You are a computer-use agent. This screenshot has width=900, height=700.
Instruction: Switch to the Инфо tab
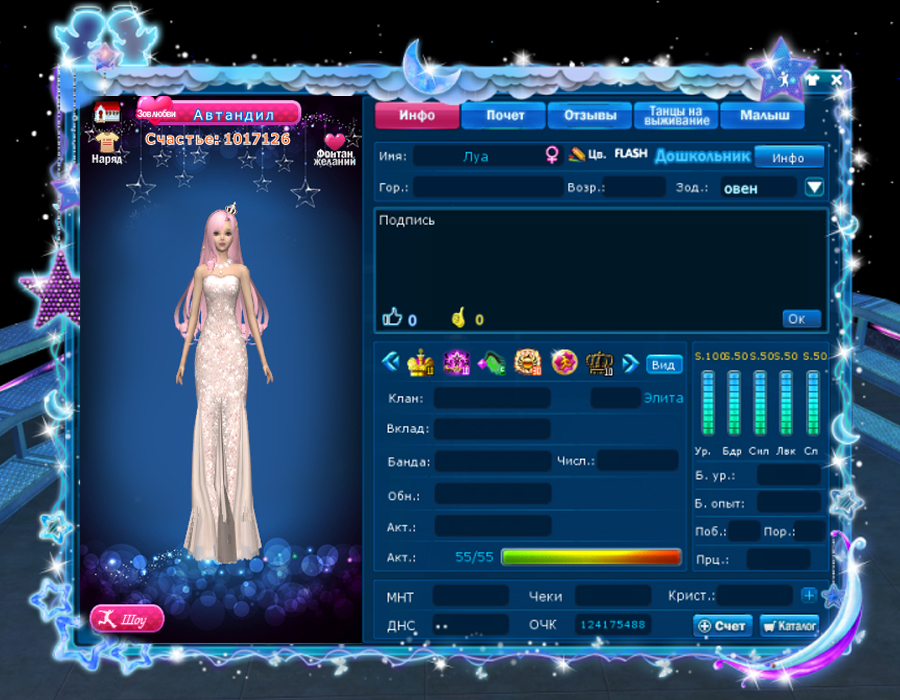click(417, 116)
